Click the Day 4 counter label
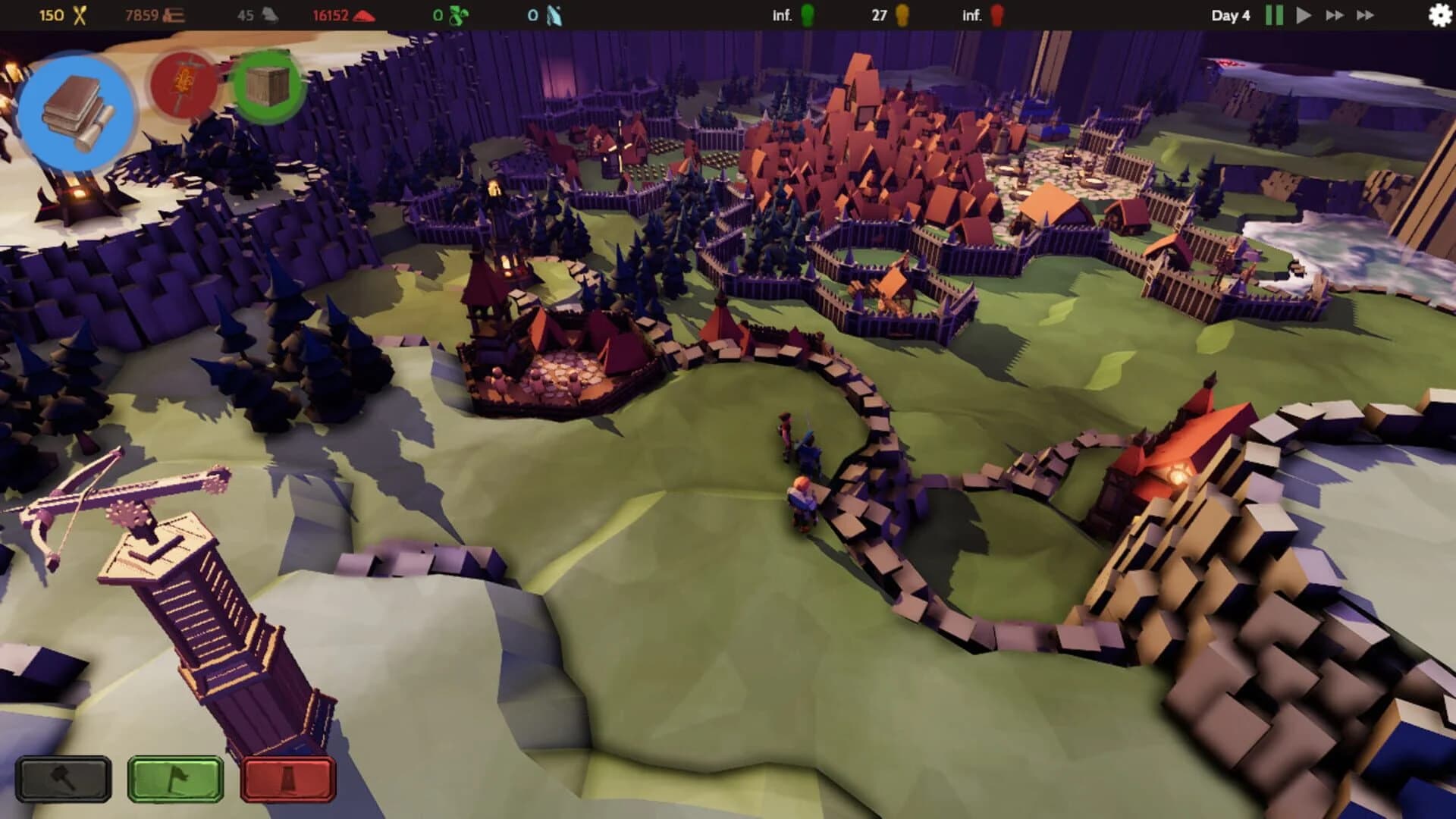 (1230, 14)
